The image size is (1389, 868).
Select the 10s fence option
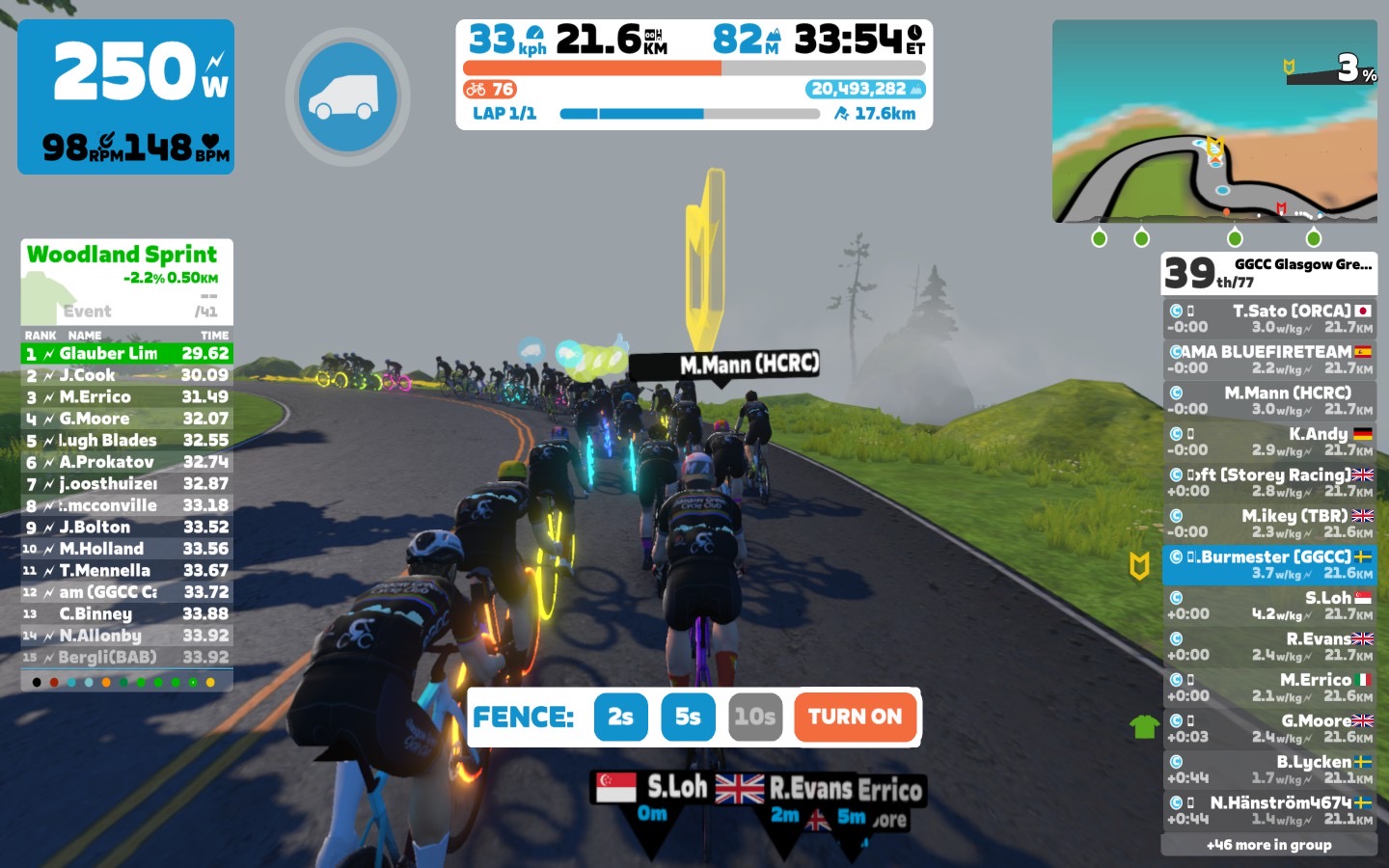click(x=754, y=718)
